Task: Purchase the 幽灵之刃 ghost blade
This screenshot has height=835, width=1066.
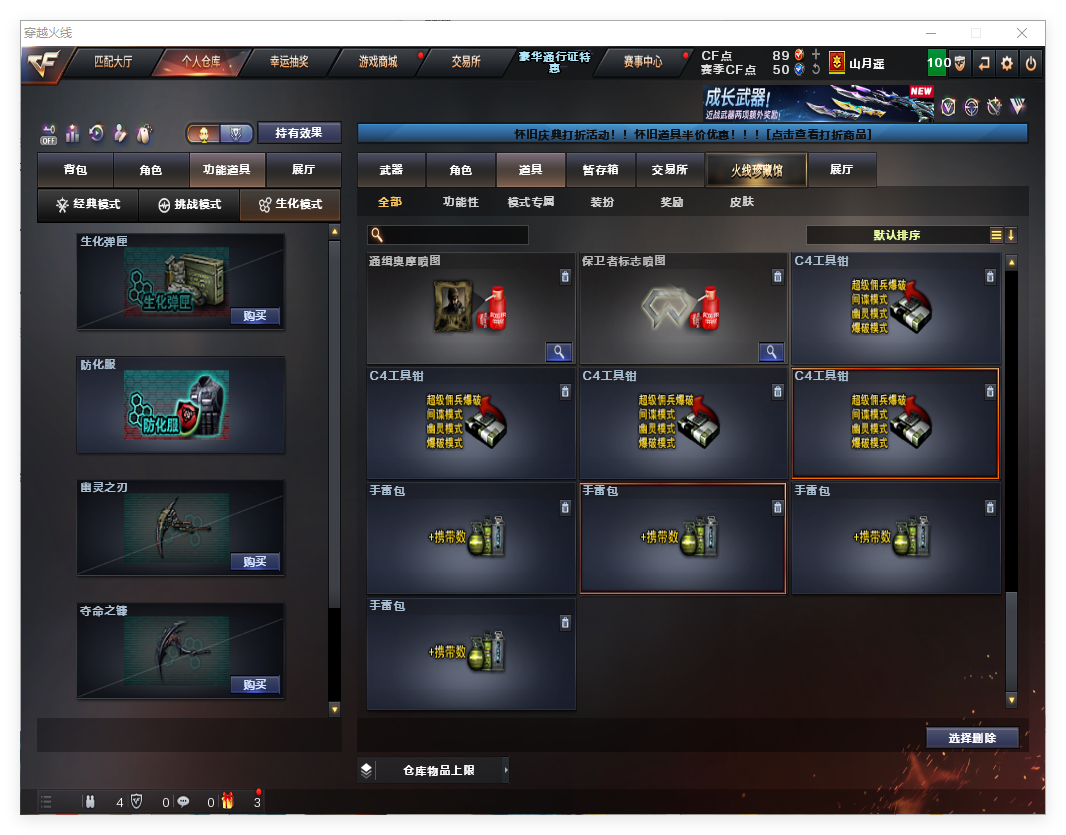Action: [254, 562]
